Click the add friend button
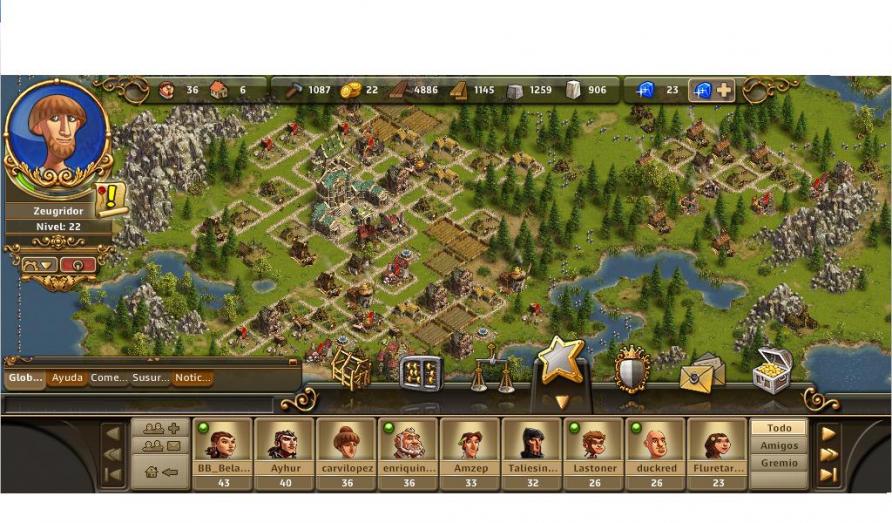Image resolution: width=892 pixels, height=523 pixels. point(161,428)
